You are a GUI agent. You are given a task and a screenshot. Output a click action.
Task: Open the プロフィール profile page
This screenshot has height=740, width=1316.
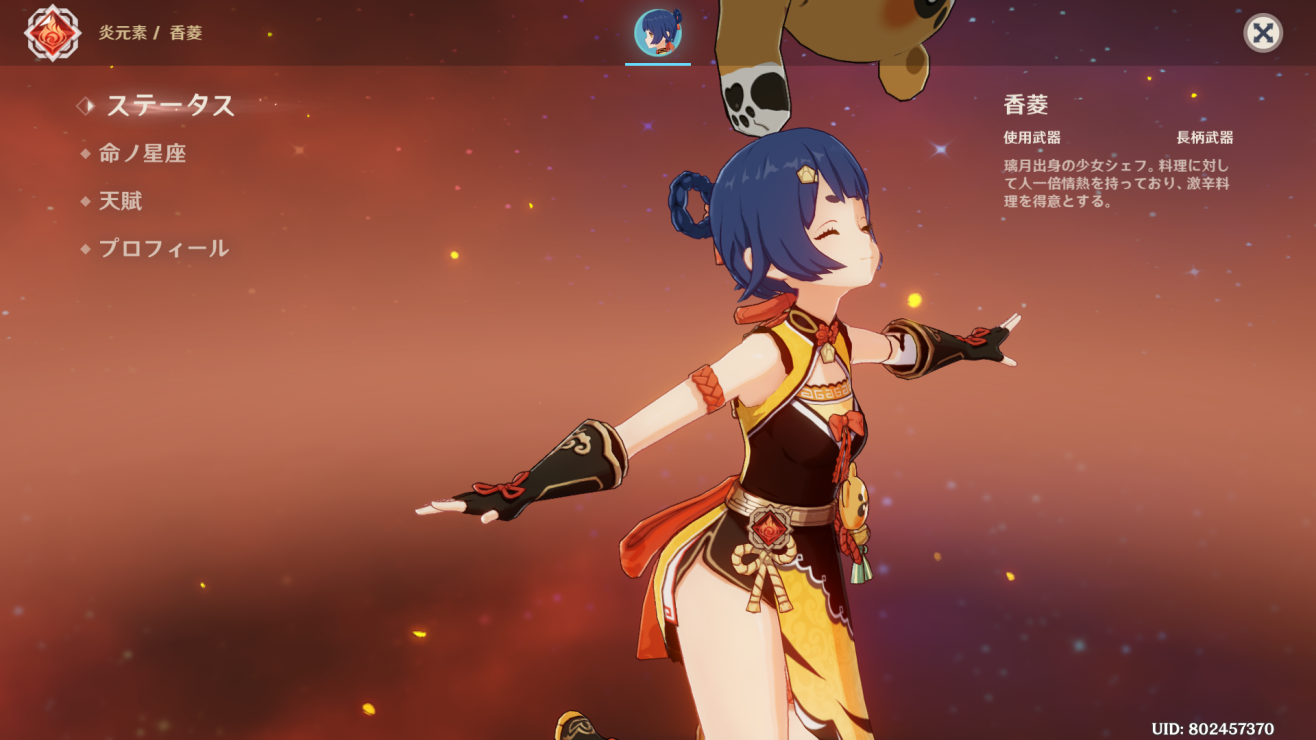click(163, 249)
